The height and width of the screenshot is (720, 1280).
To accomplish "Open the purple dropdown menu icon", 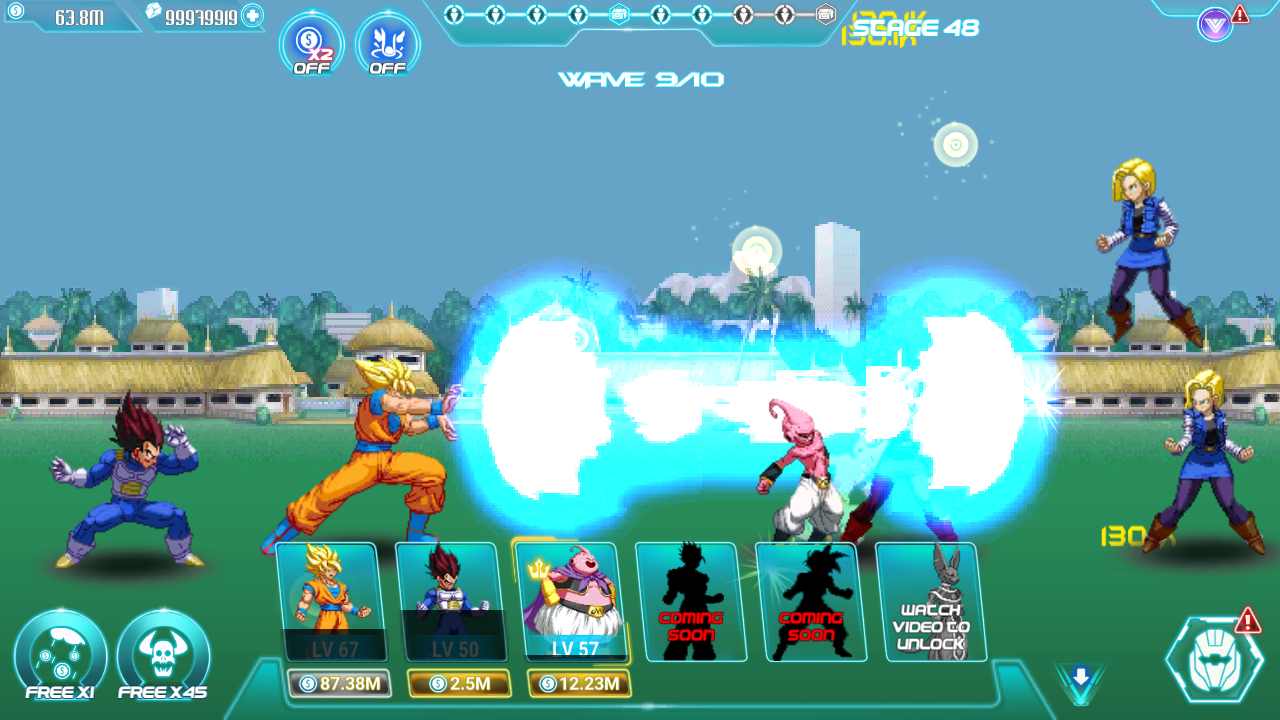I will 1214,25.
